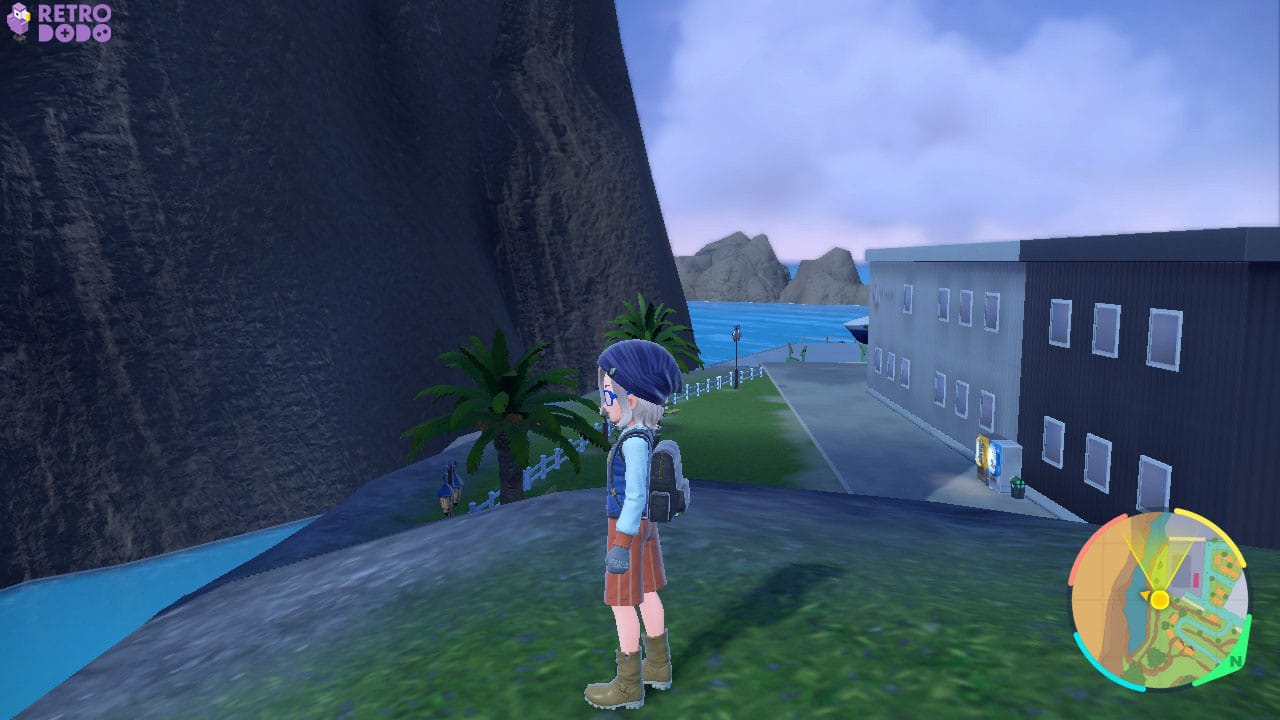Click the controller-button O in the DODO logo
The height and width of the screenshot is (720, 1280).
[103, 33]
